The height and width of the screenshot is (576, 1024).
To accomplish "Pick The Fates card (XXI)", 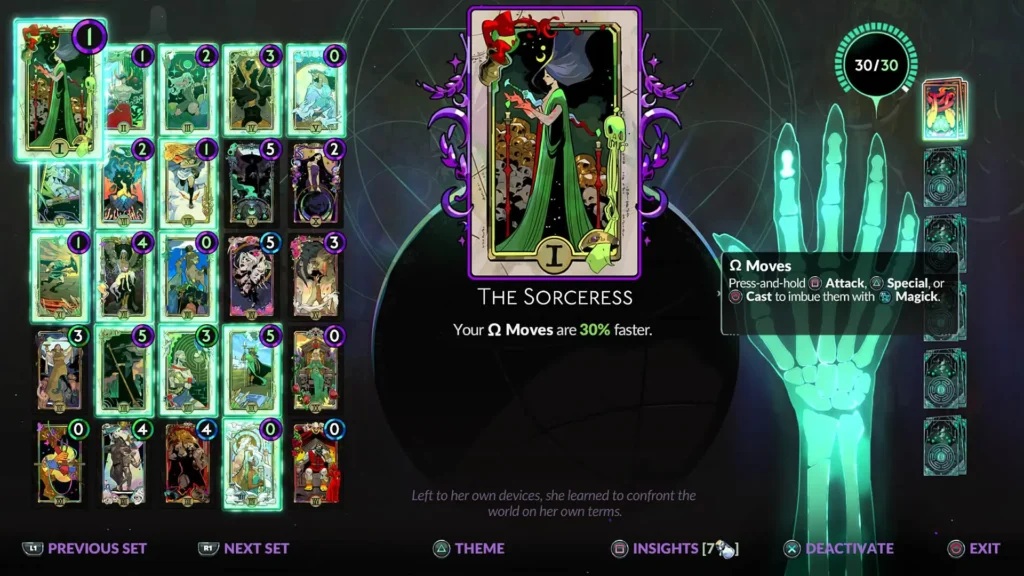I will tap(60, 463).
